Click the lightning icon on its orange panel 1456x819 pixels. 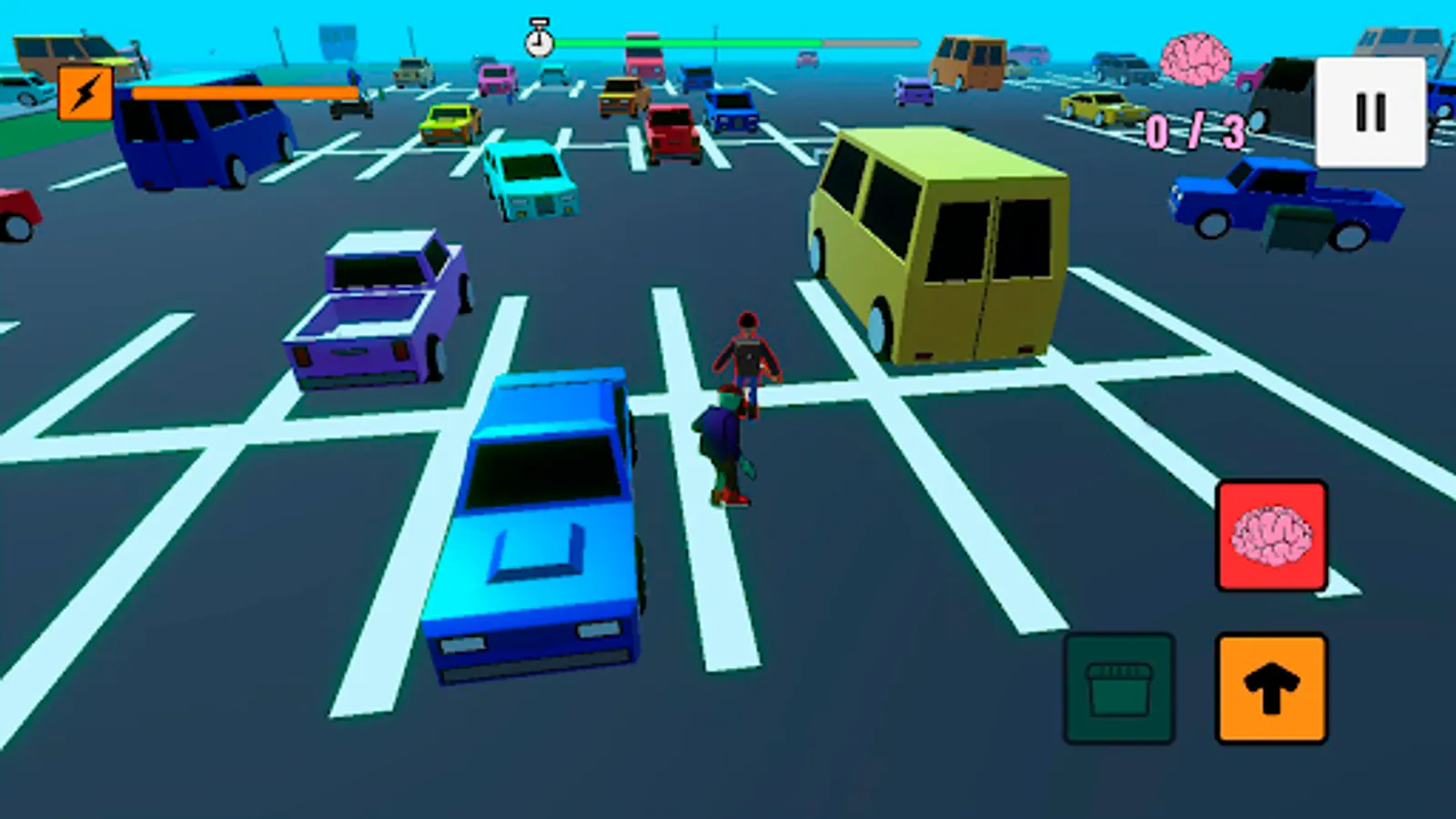click(85, 93)
